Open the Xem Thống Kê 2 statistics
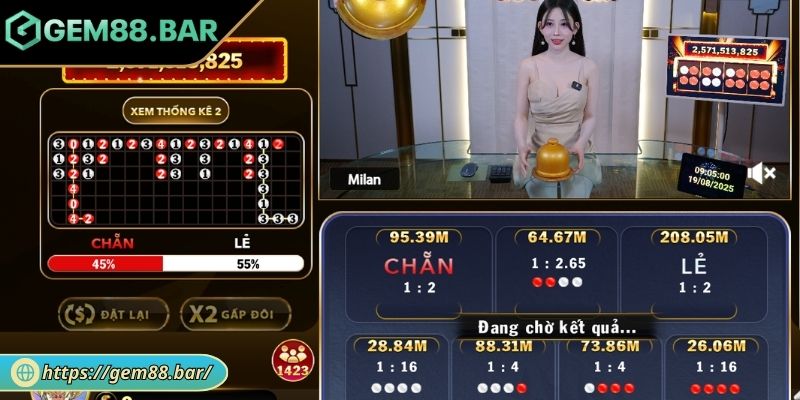 click(175, 111)
